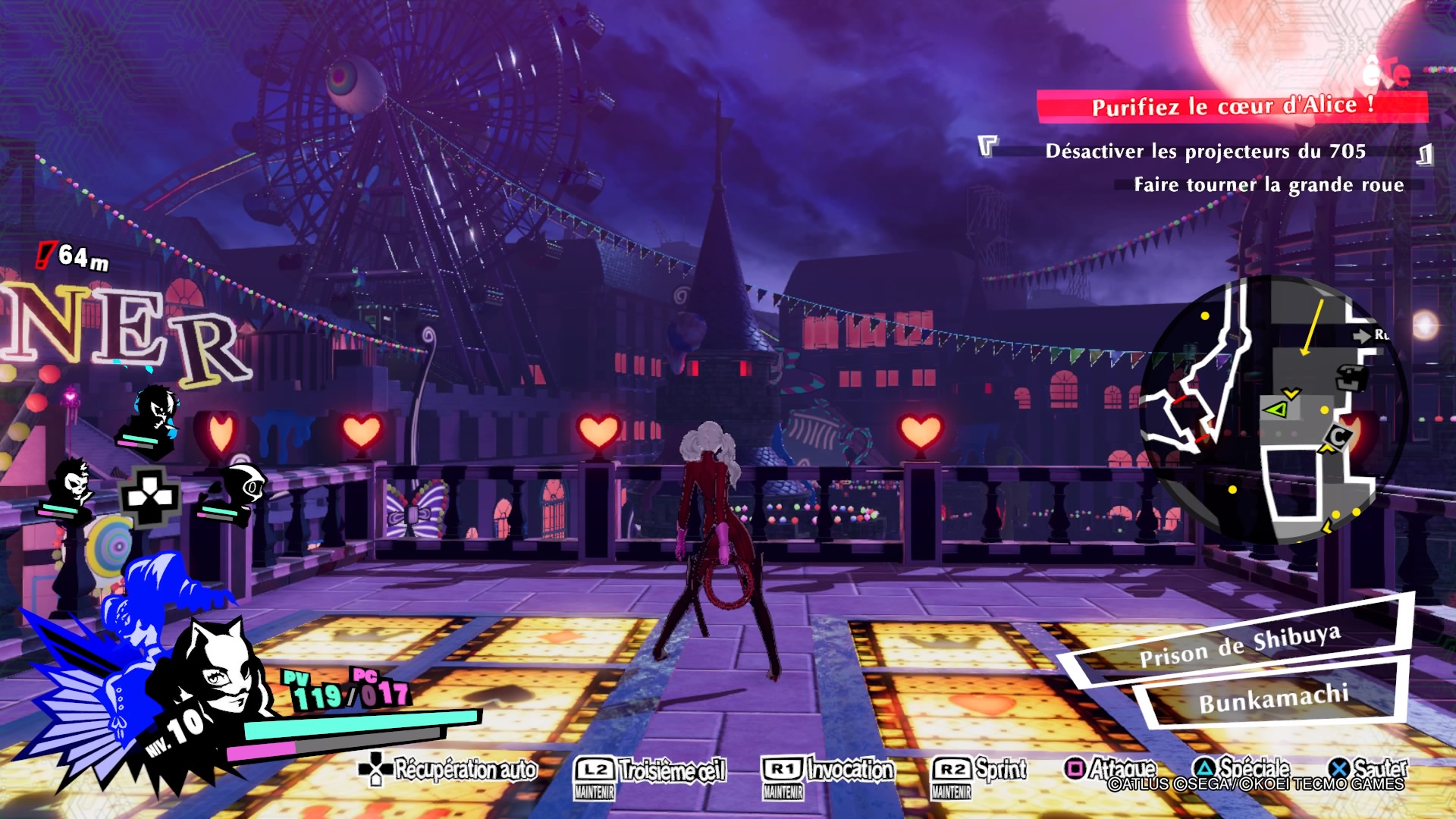This screenshot has width=1456, height=819.
Task: Open the "Purifiez le cœur d'Alice !" objective
Action: pyautogui.click(x=1232, y=106)
